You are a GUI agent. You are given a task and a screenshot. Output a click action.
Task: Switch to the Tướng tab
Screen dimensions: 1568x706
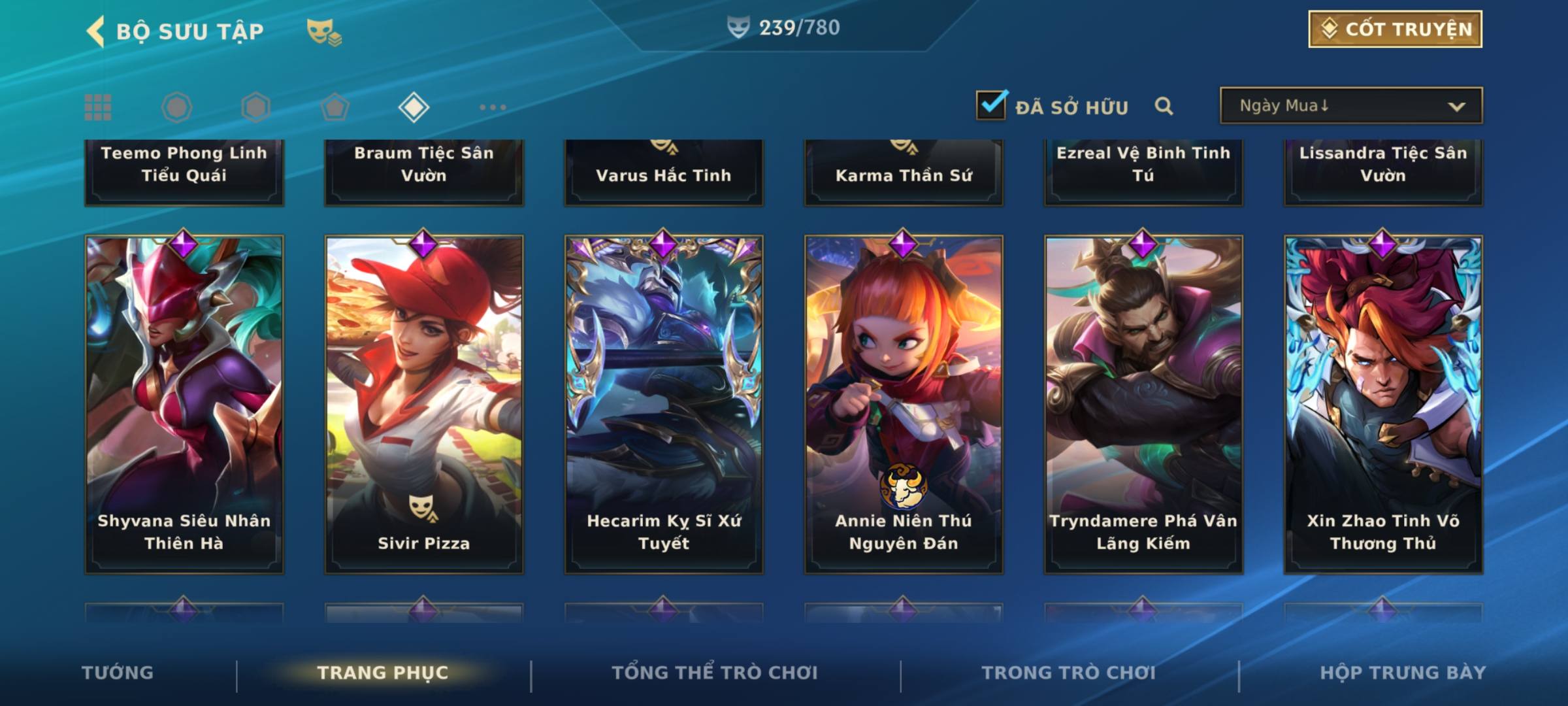click(118, 673)
